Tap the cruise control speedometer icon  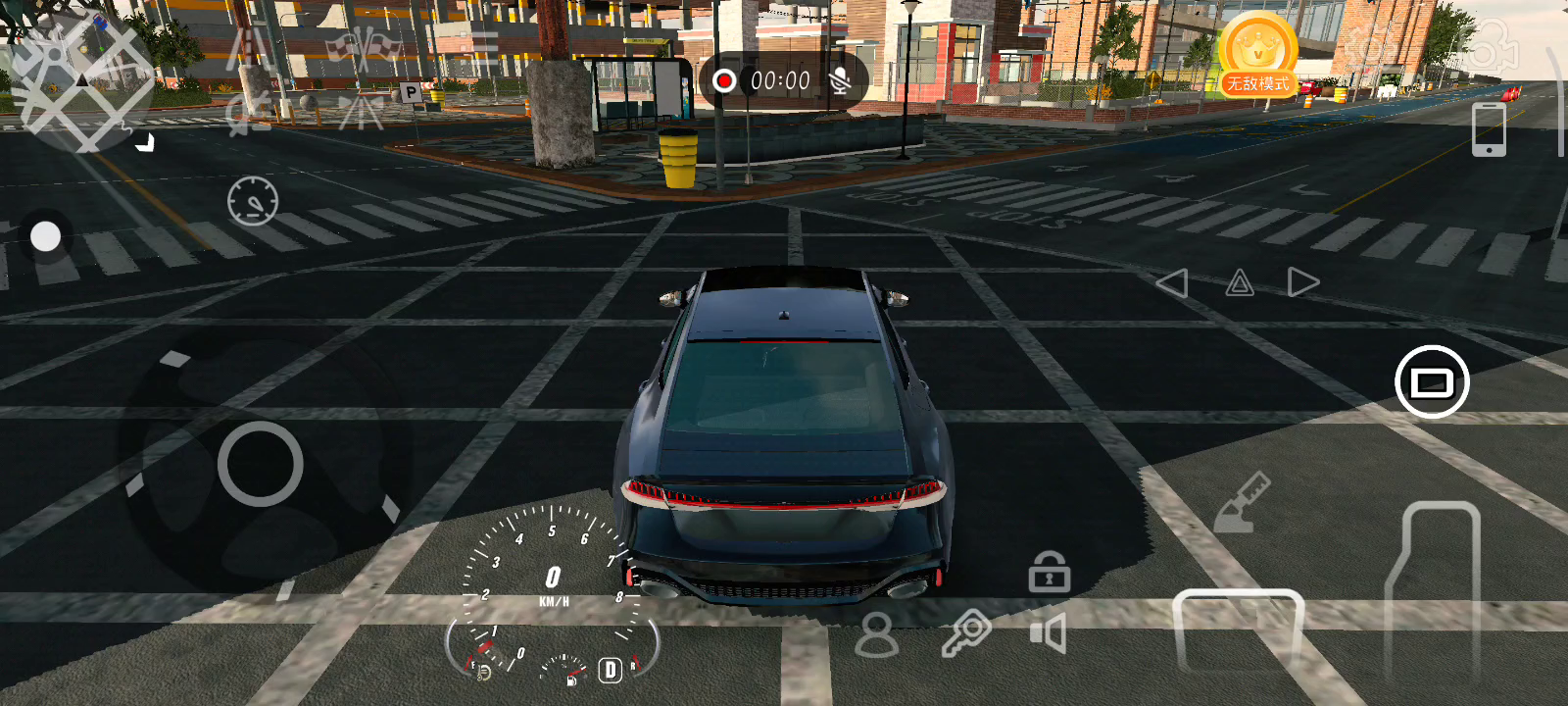(253, 202)
